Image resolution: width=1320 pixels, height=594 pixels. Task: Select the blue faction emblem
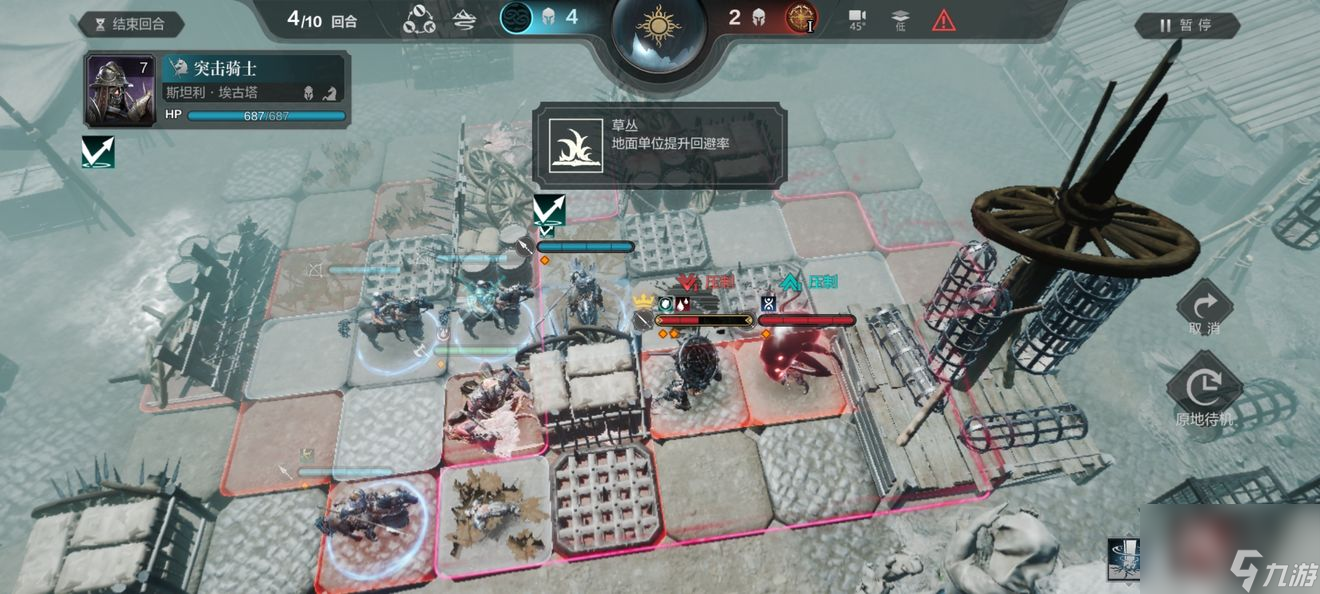click(x=516, y=18)
